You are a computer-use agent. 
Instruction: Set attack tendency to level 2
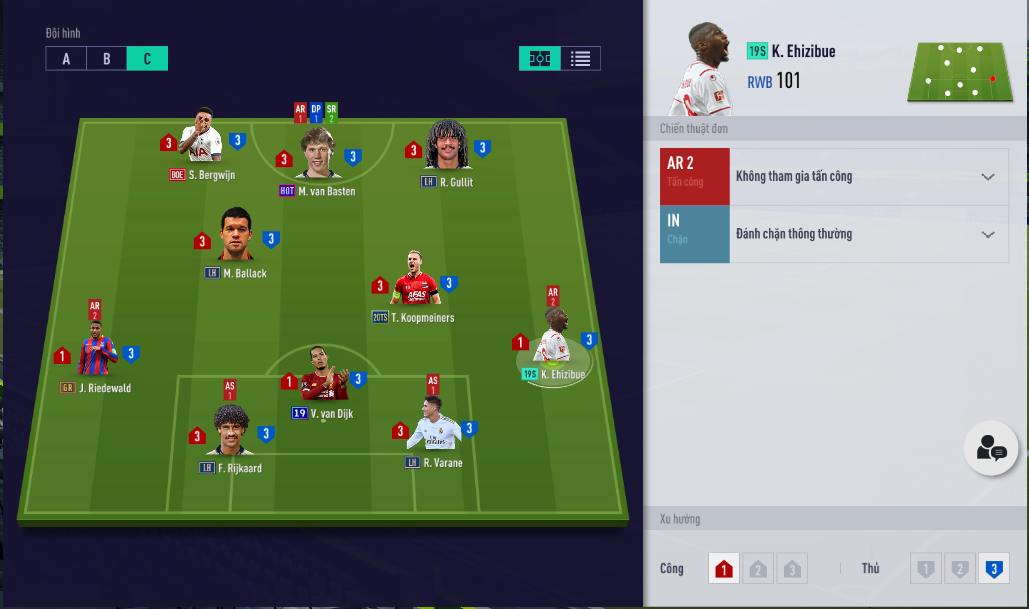[x=758, y=570]
